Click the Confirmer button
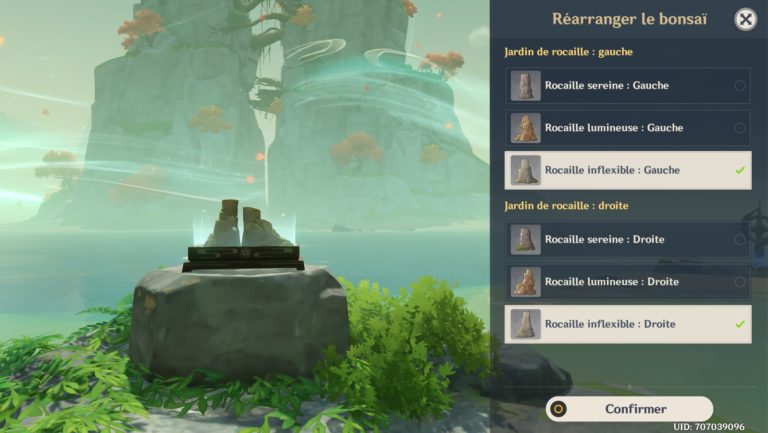768x433 pixels. coord(630,409)
